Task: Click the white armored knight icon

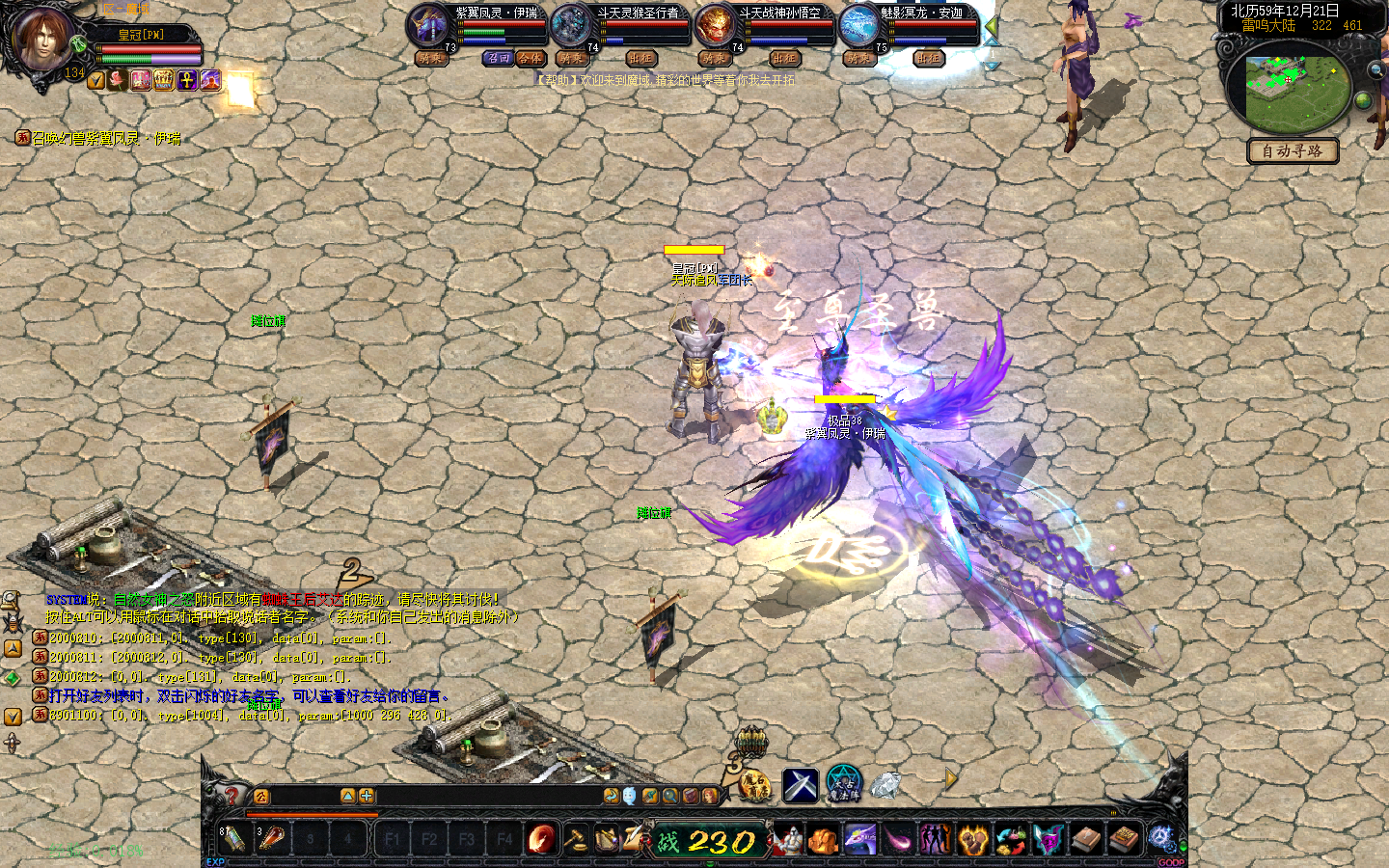Action: click(788, 840)
